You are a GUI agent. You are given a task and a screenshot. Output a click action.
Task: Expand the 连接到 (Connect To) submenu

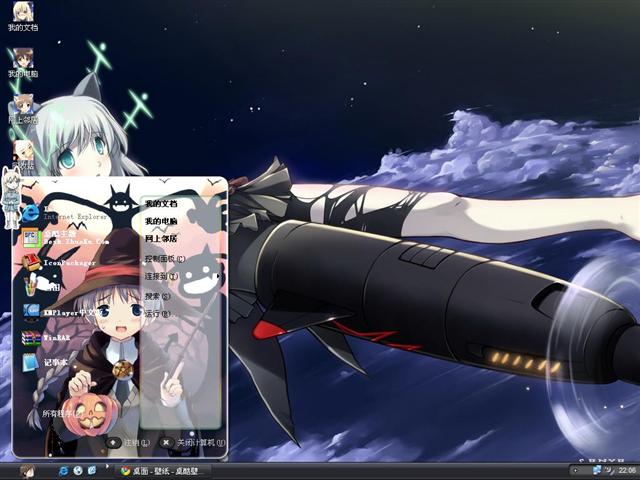(x=160, y=276)
